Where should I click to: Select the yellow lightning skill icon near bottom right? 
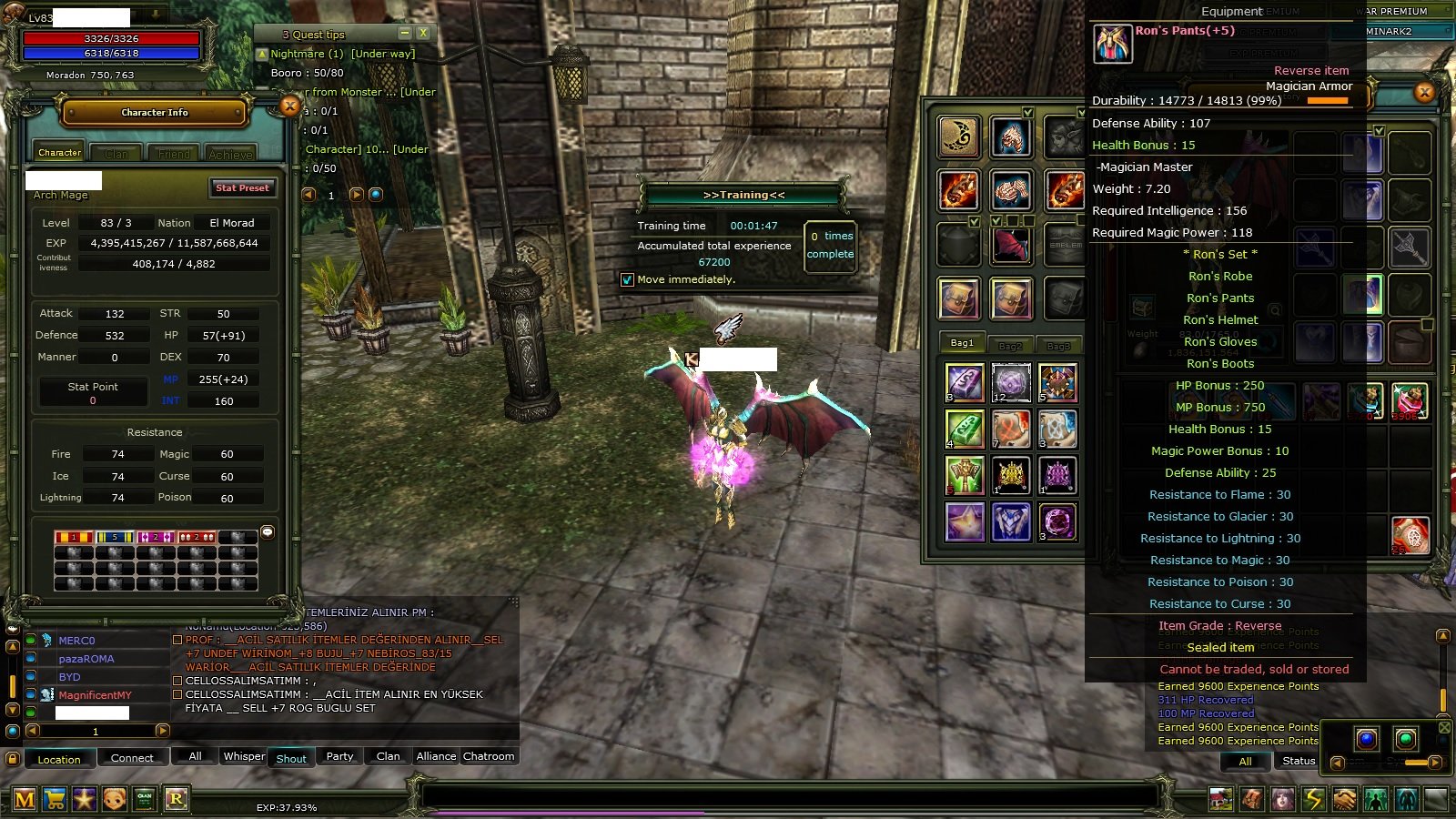click(x=1312, y=799)
